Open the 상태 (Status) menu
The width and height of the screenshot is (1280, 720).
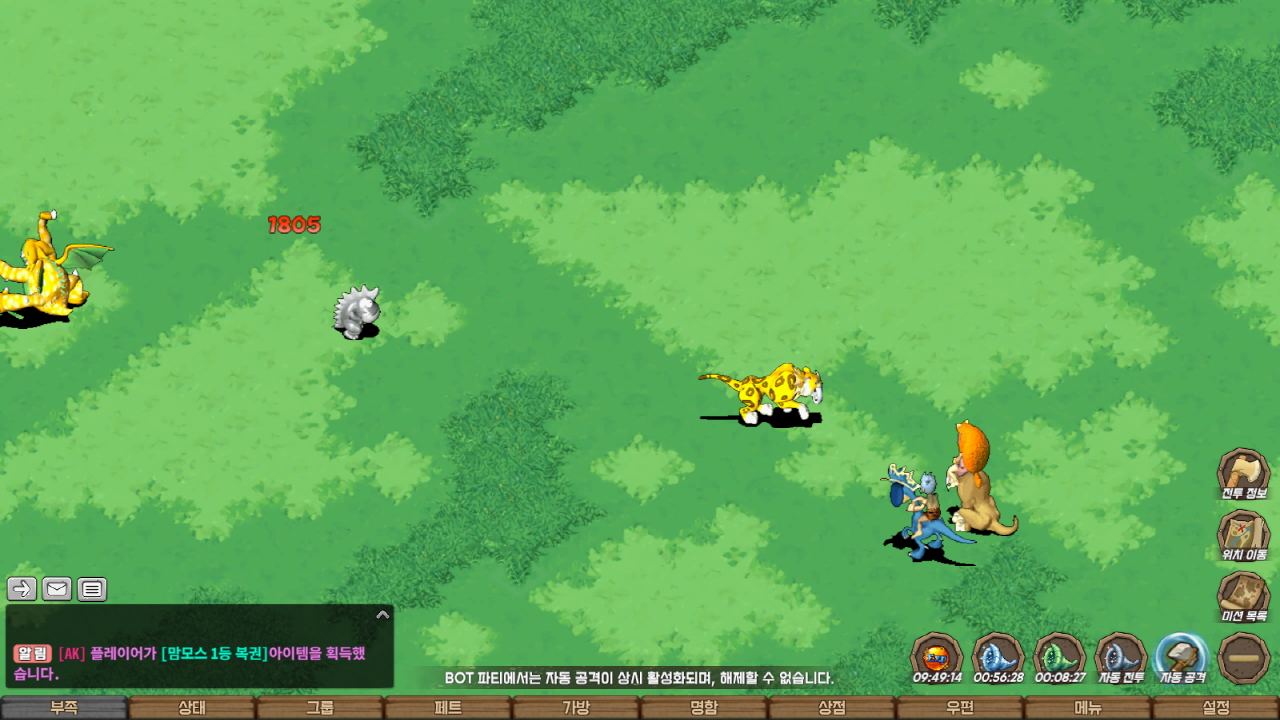(x=192, y=708)
